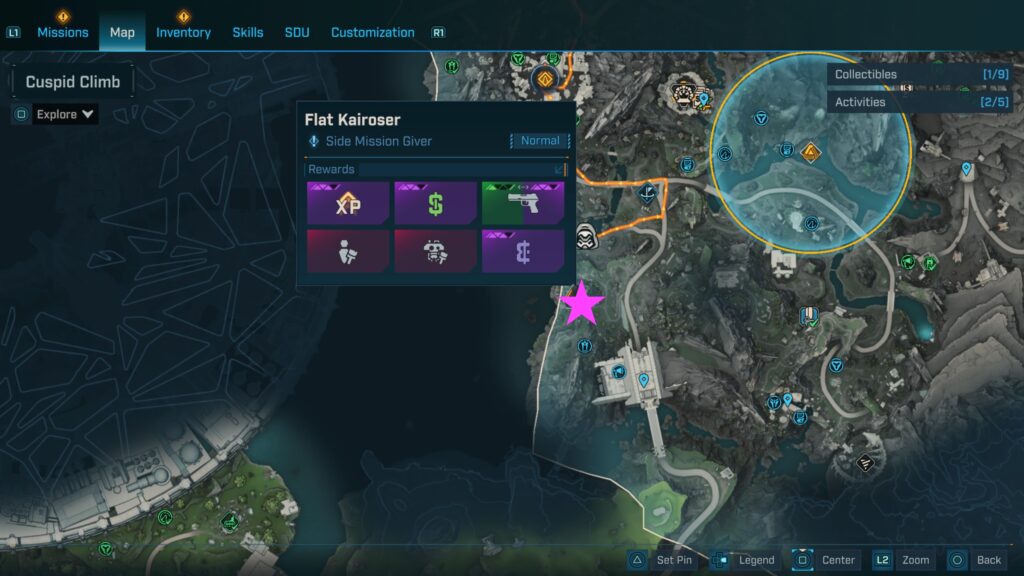The height and width of the screenshot is (576, 1024).
Task: Go to the Skills tab
Action: click(x=248, y=32)
